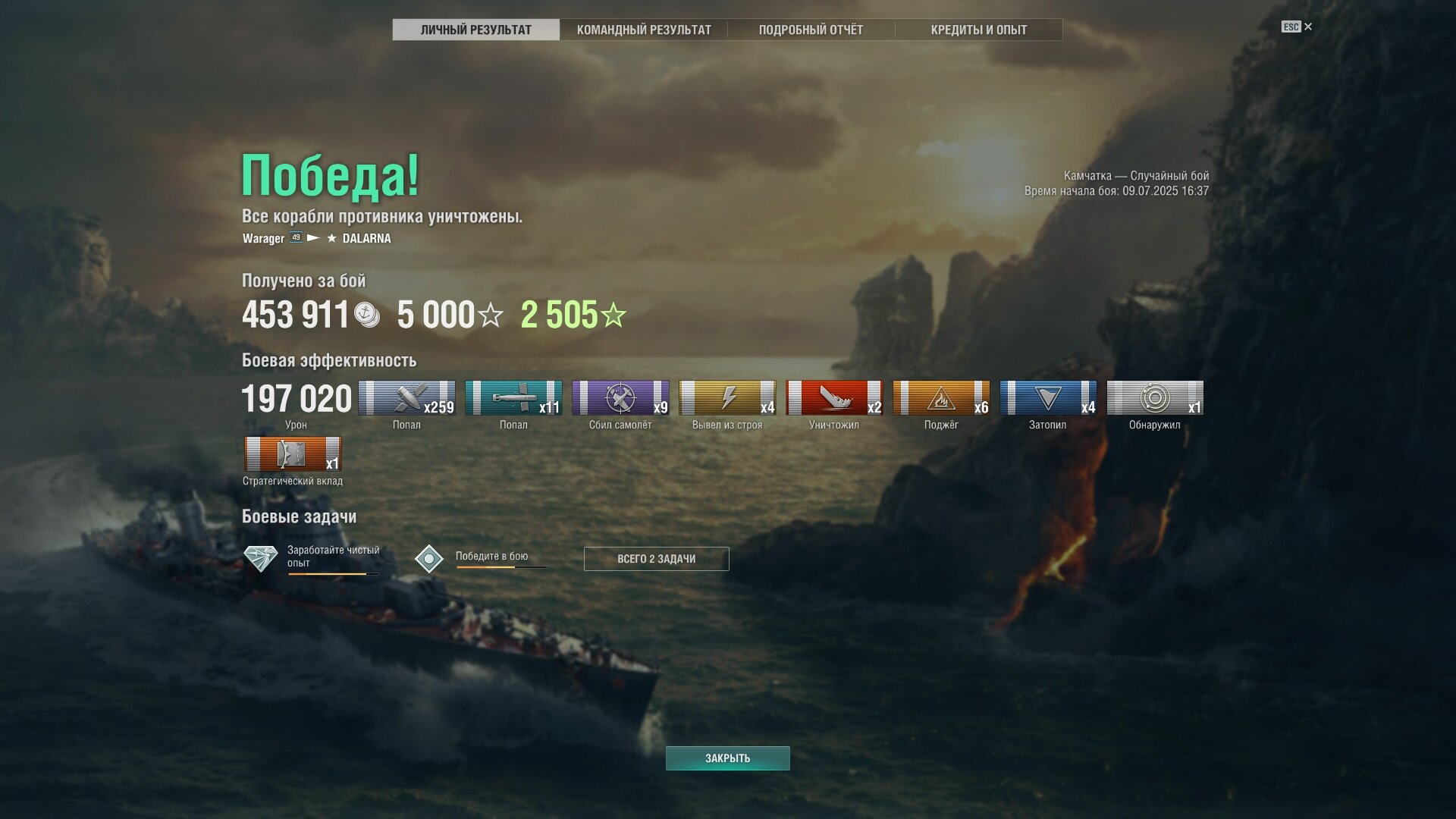Click the Закрыть button
This screenshot has height=819, width=1456.
point(727,758)
